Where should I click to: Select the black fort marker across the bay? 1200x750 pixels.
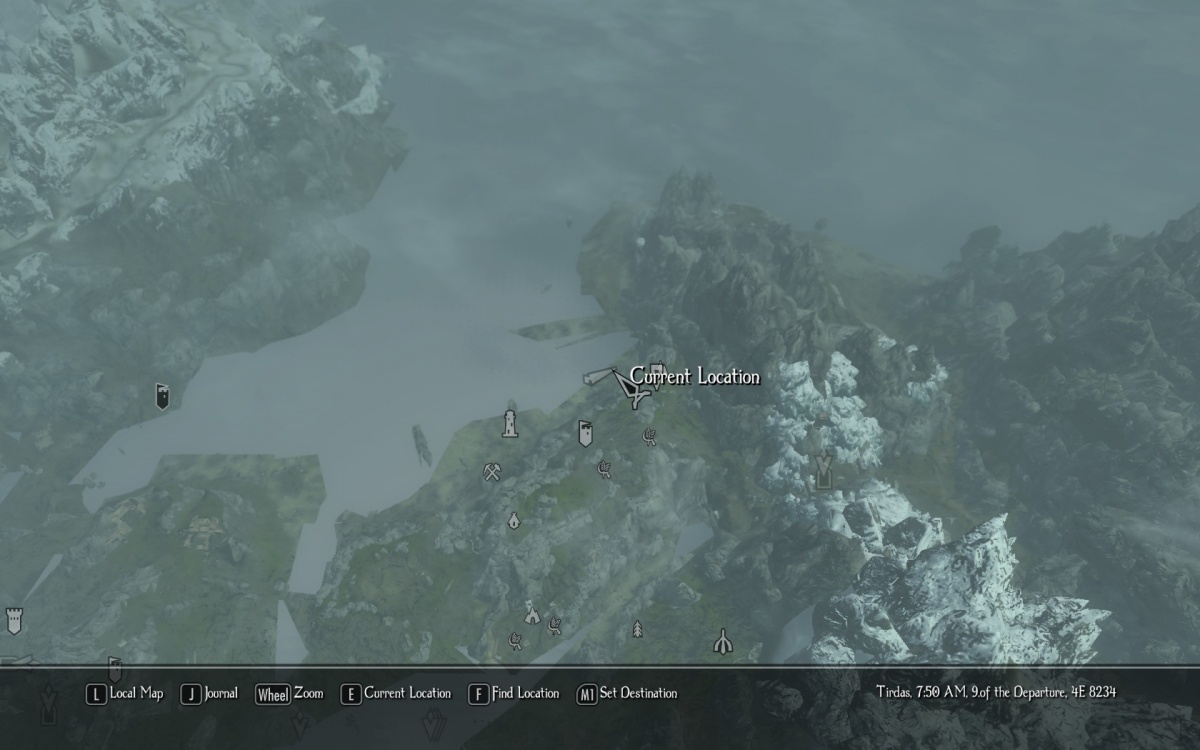(162, 396)
